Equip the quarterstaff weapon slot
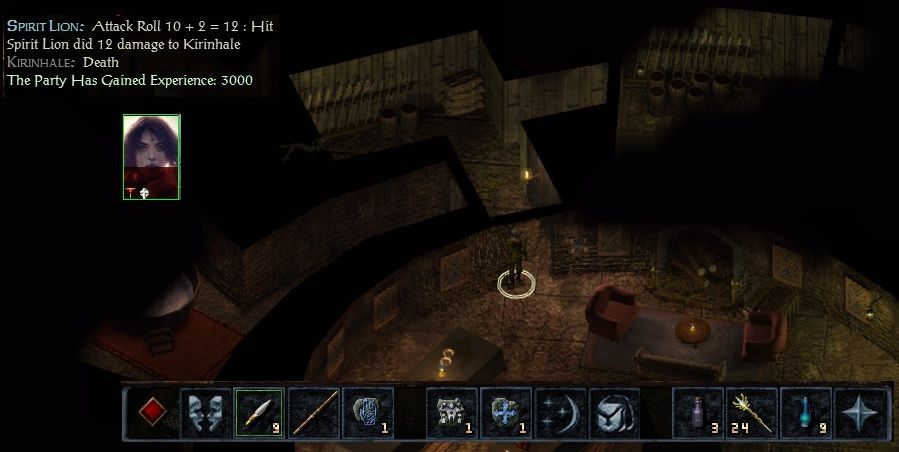This screenshot has width=899, height=452. 313,412
